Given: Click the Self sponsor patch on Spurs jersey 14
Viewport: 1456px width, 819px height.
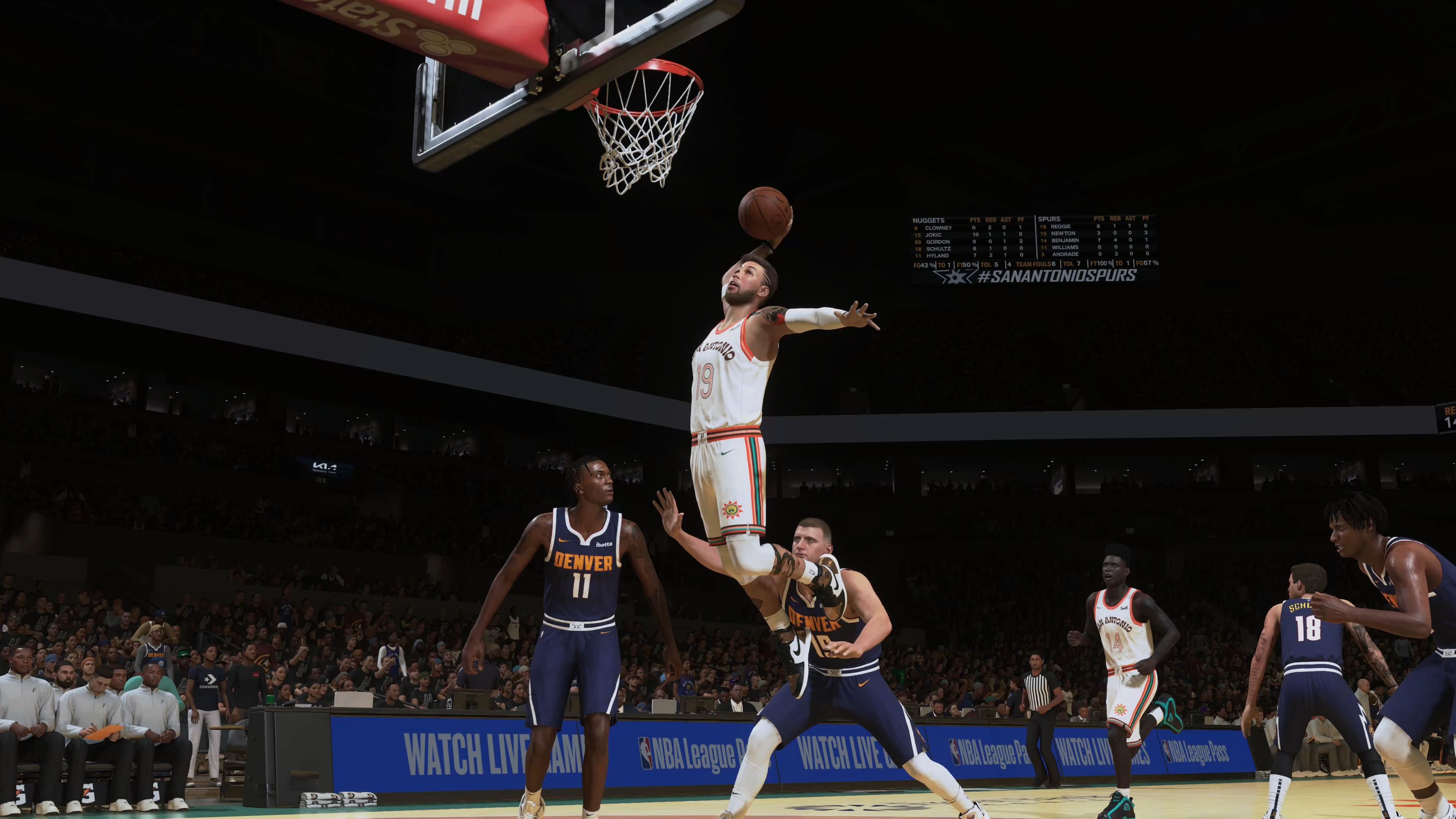Looking at the screenshot, I should coord(1123,608).
